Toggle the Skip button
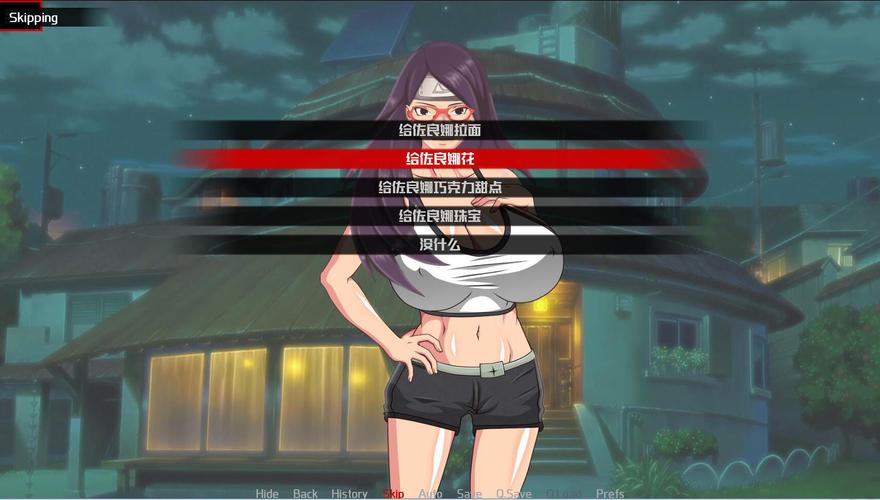Image resolution: width=880 pixels, height=500 pixels. point(393,493)
